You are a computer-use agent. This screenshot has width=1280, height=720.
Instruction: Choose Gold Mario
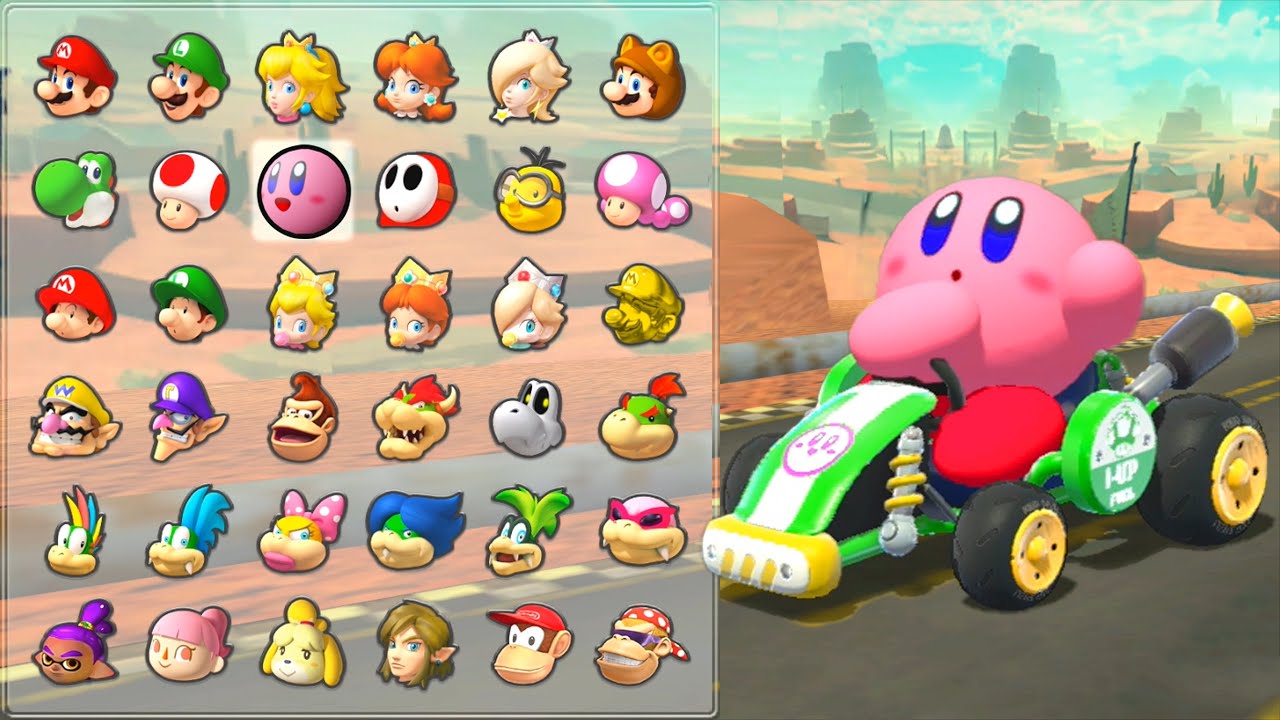click(x=645, y=305)
